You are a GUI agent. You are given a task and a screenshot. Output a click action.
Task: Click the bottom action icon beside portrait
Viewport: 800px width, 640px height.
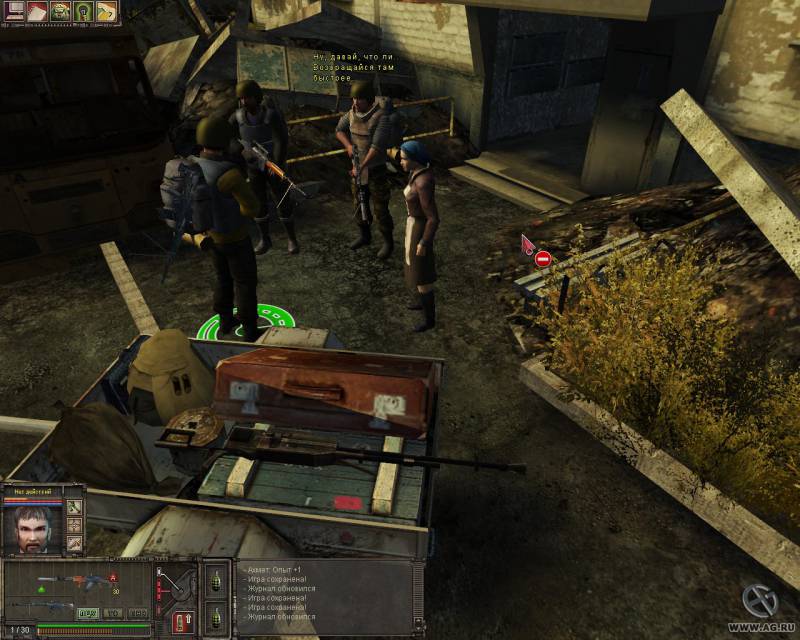[75, 543]
